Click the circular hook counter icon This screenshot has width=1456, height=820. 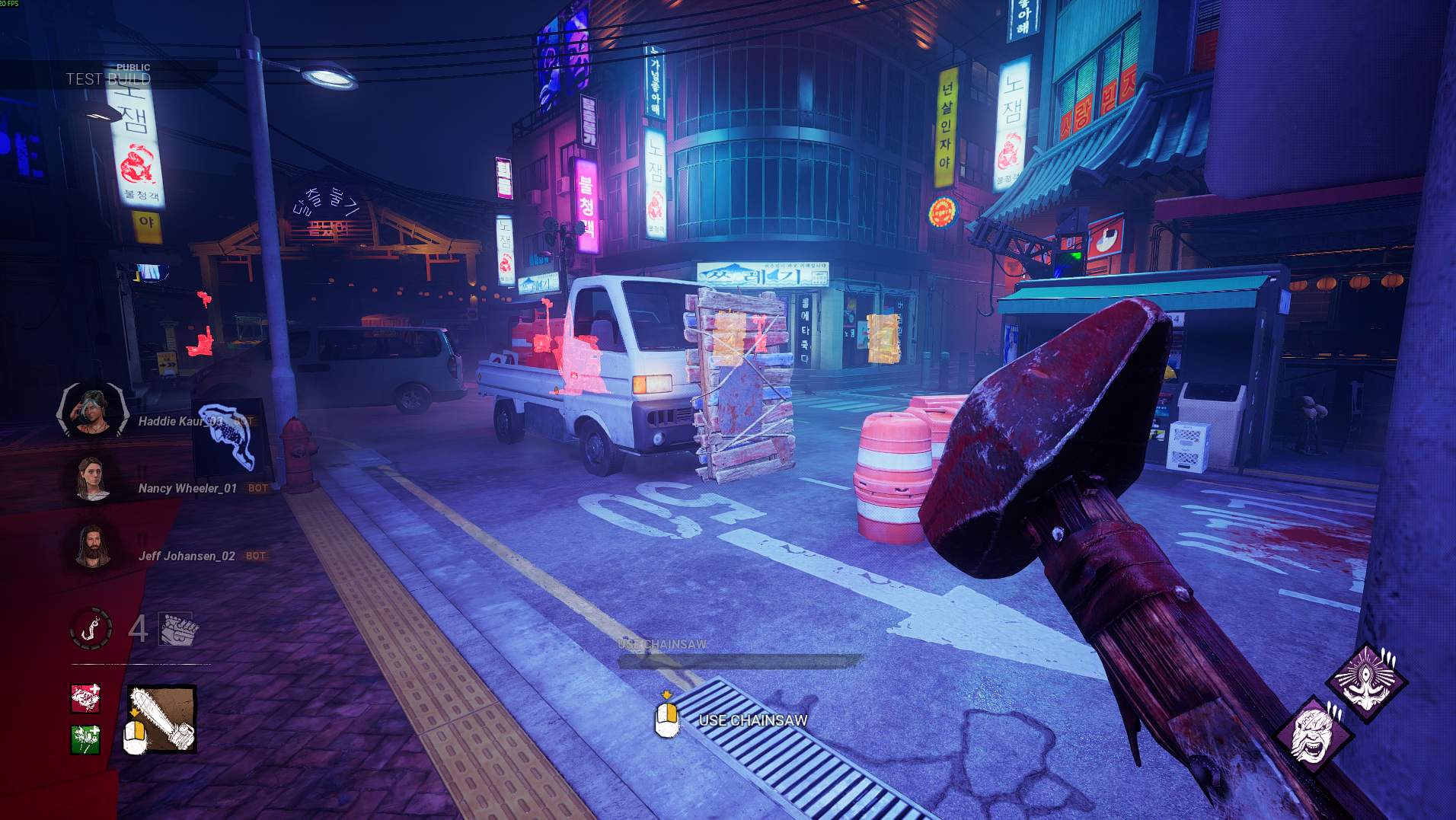coord(91,628)
